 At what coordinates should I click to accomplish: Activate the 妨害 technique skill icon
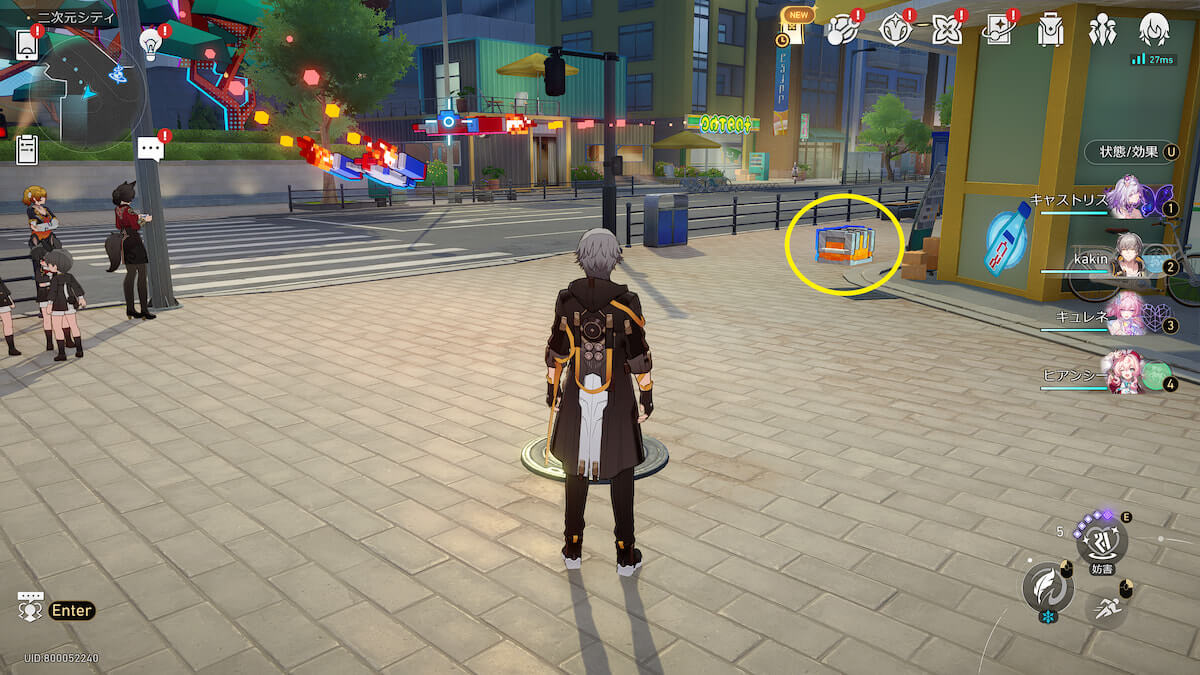[x=1101, y=541]
